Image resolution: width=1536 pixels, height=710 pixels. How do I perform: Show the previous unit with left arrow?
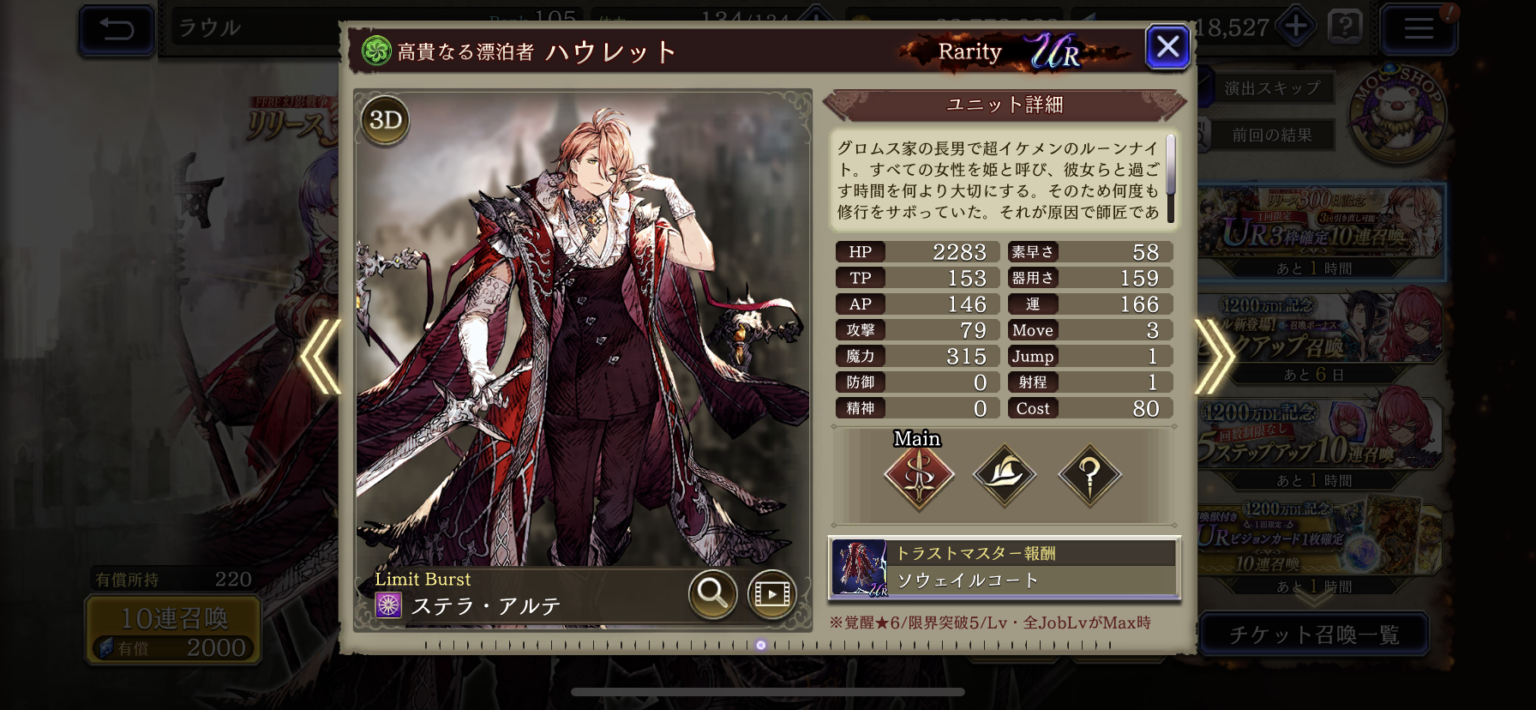click(321, 356)
